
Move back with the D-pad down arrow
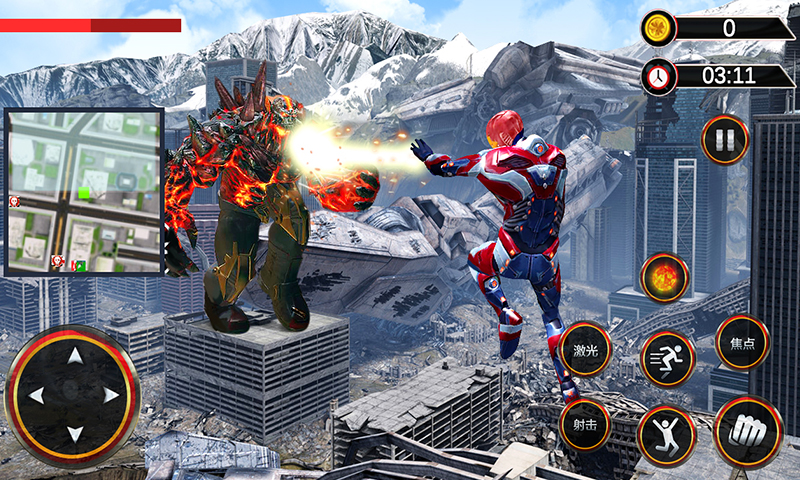73,433
